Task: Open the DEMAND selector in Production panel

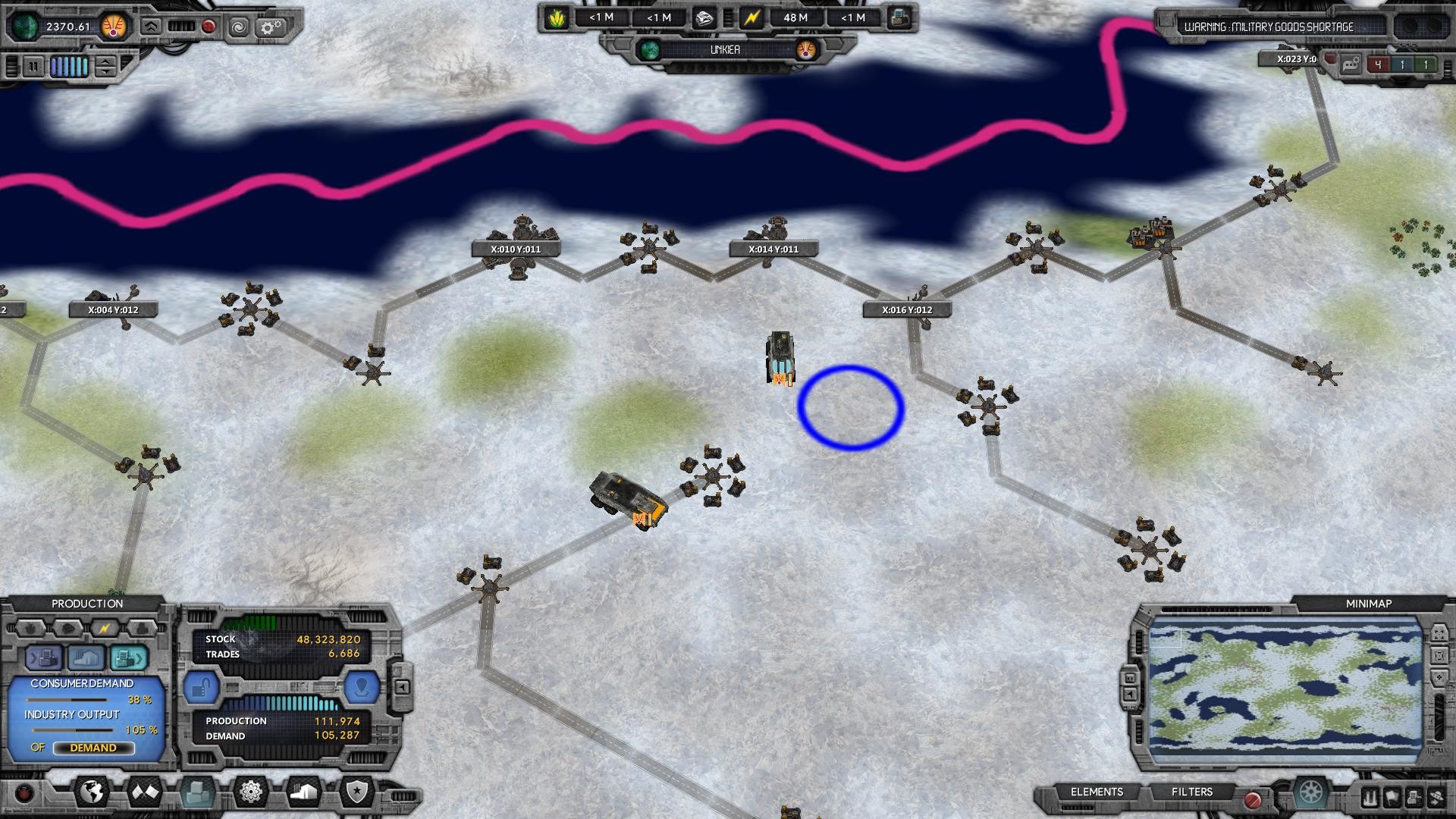Action: [x=94, y=748]
